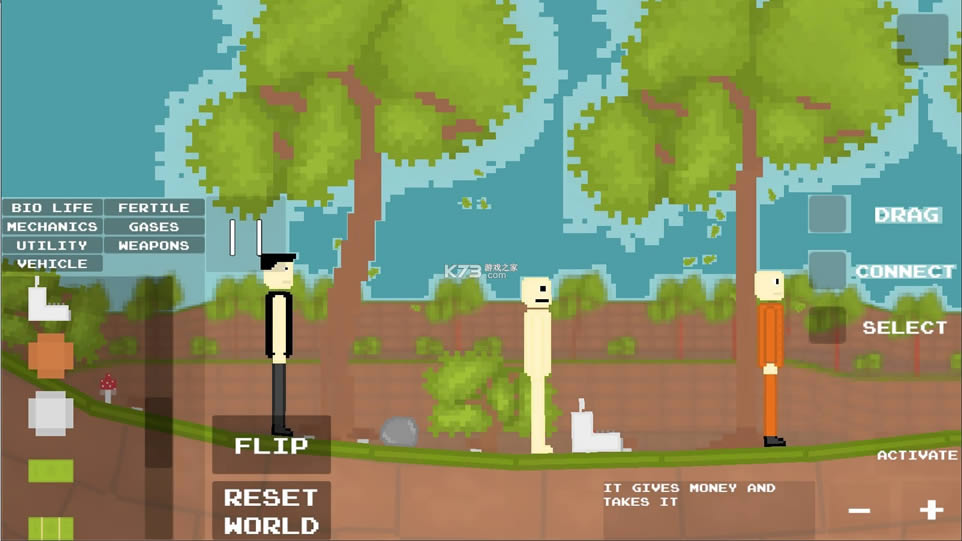Toggle the Connect mode checkbox
This screenshot has height=541, width=962.
[x=828, y=270]
